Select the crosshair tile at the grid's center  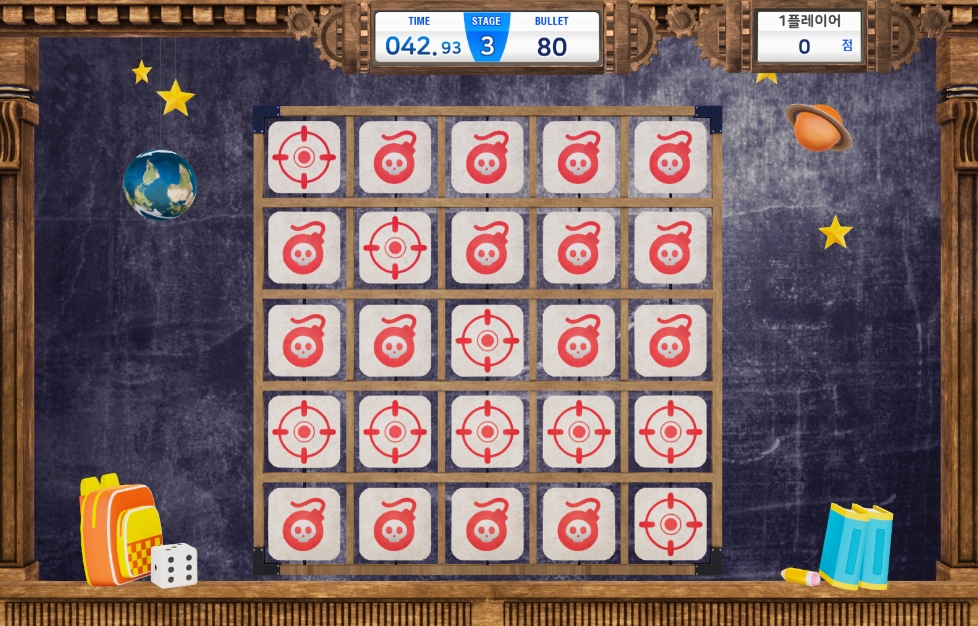coord(487,340)
